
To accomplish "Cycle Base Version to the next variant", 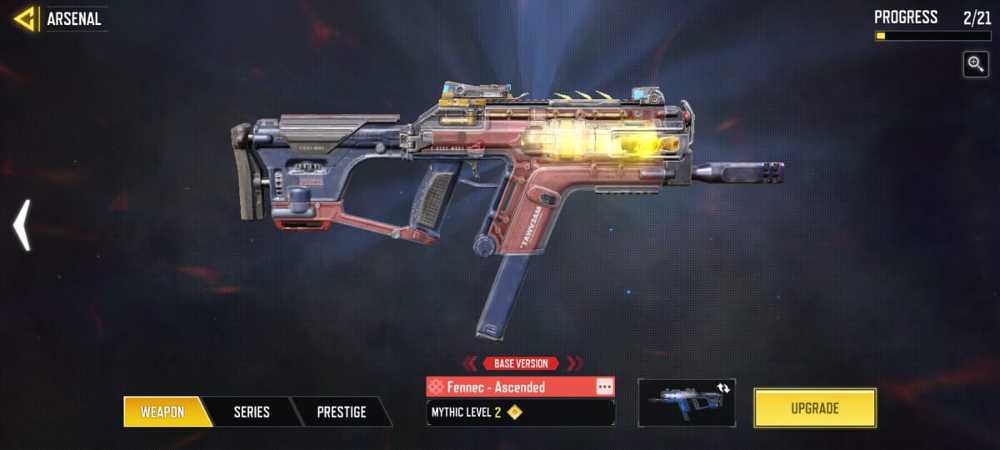I will (574, 364).
